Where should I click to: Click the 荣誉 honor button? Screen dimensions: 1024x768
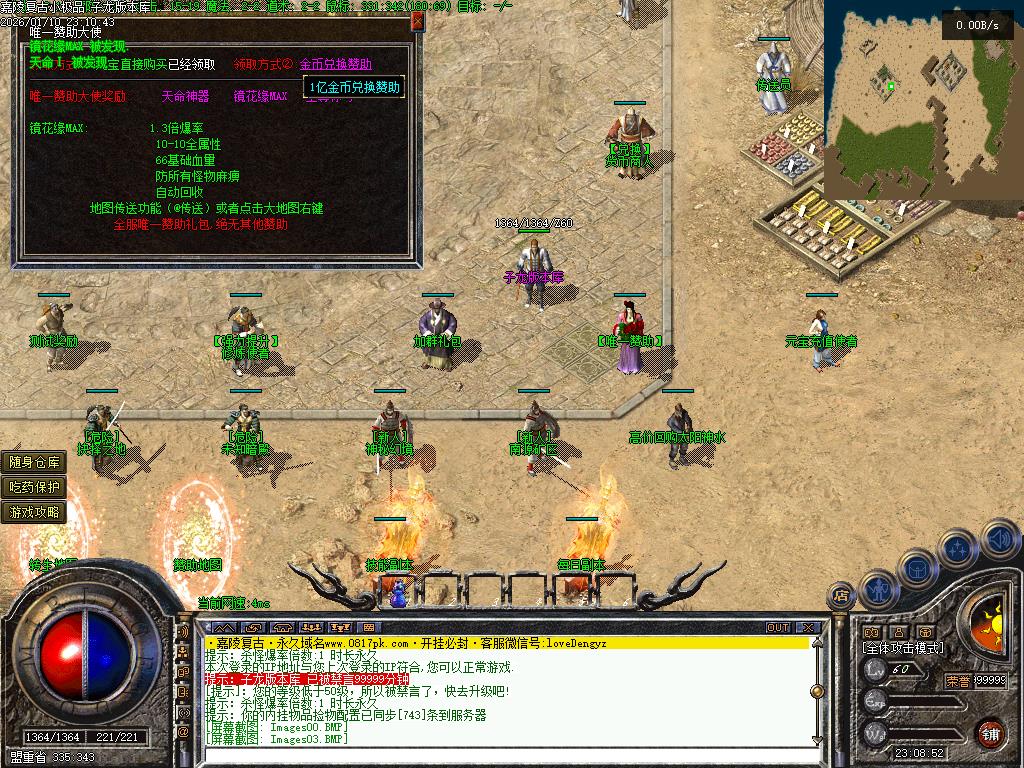click(957, 681)
